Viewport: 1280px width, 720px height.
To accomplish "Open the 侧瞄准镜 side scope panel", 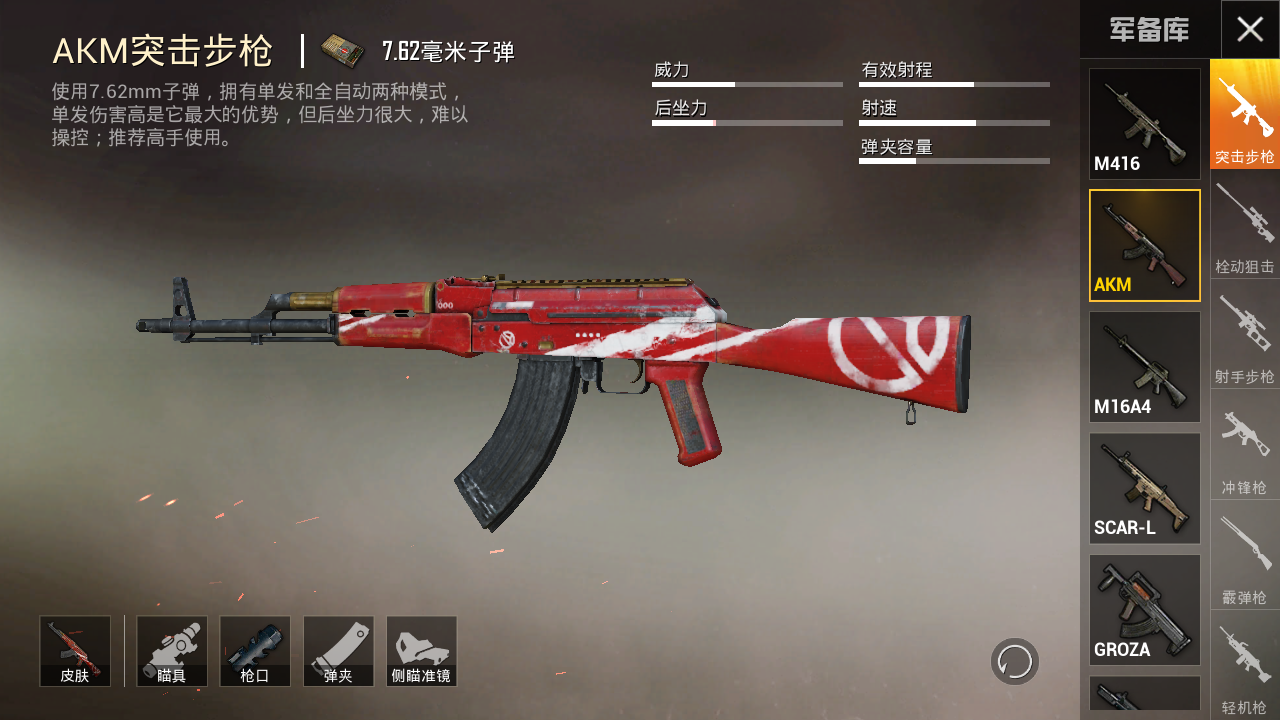I will tap(421, 650).
